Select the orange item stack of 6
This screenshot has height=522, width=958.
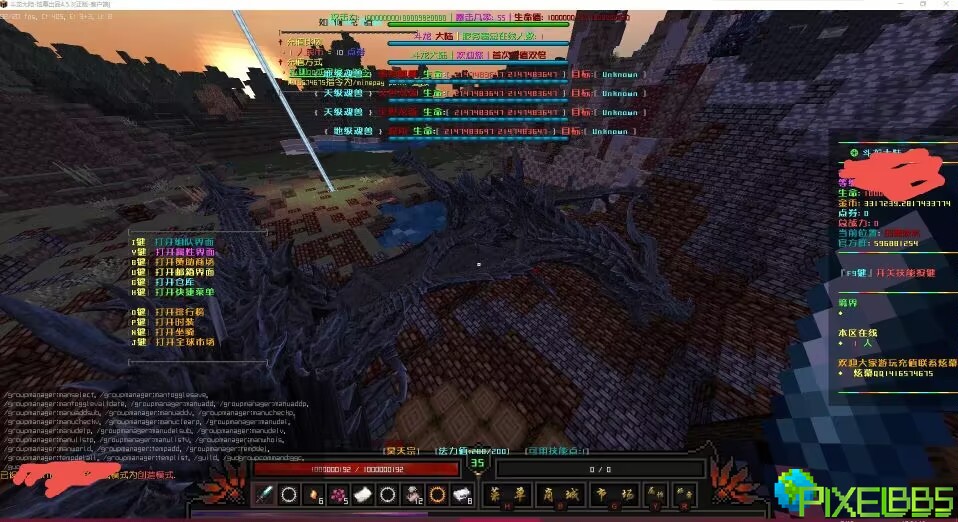click(313, 493)
